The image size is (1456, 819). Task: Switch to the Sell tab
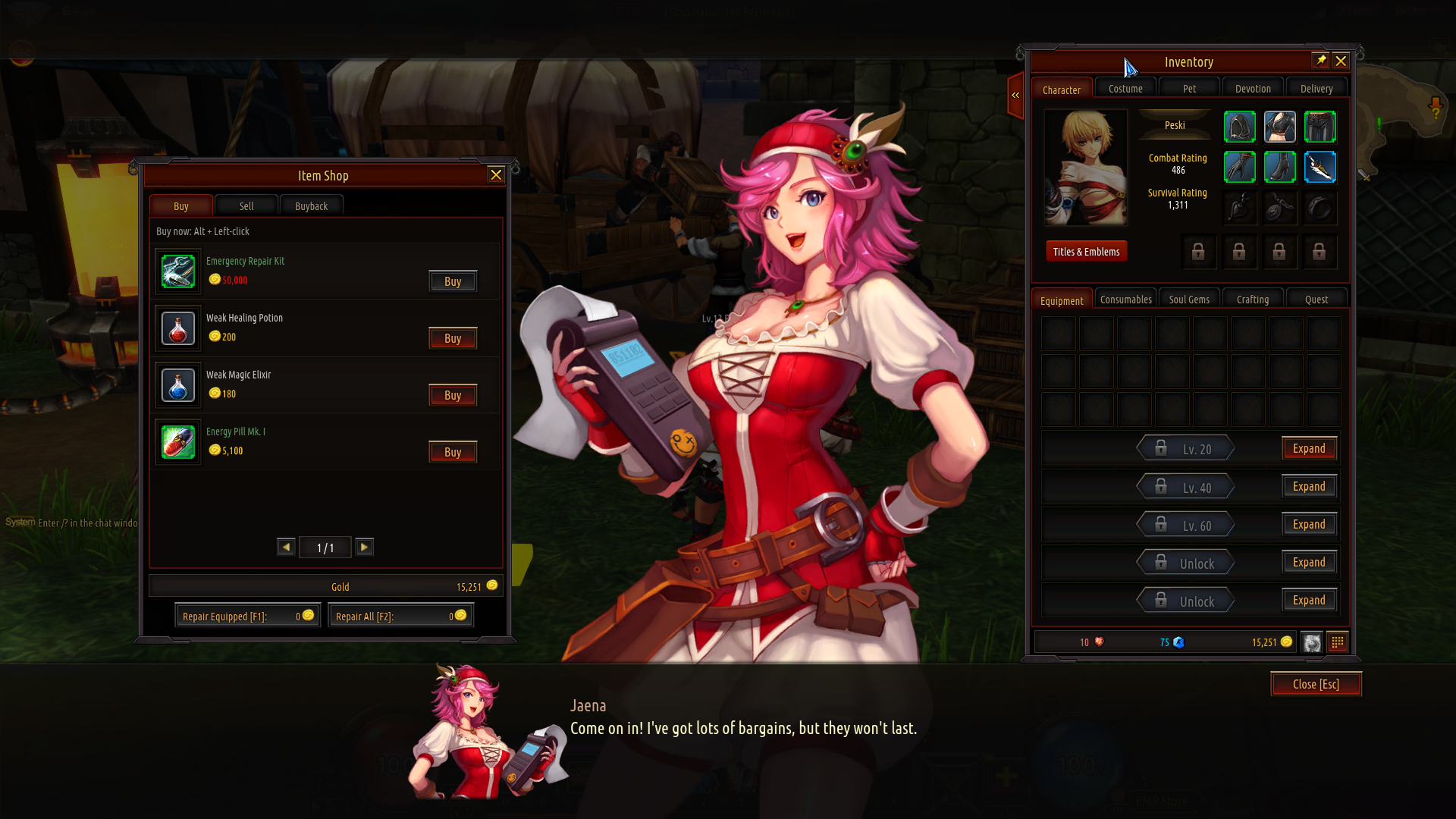coord(246,206)
